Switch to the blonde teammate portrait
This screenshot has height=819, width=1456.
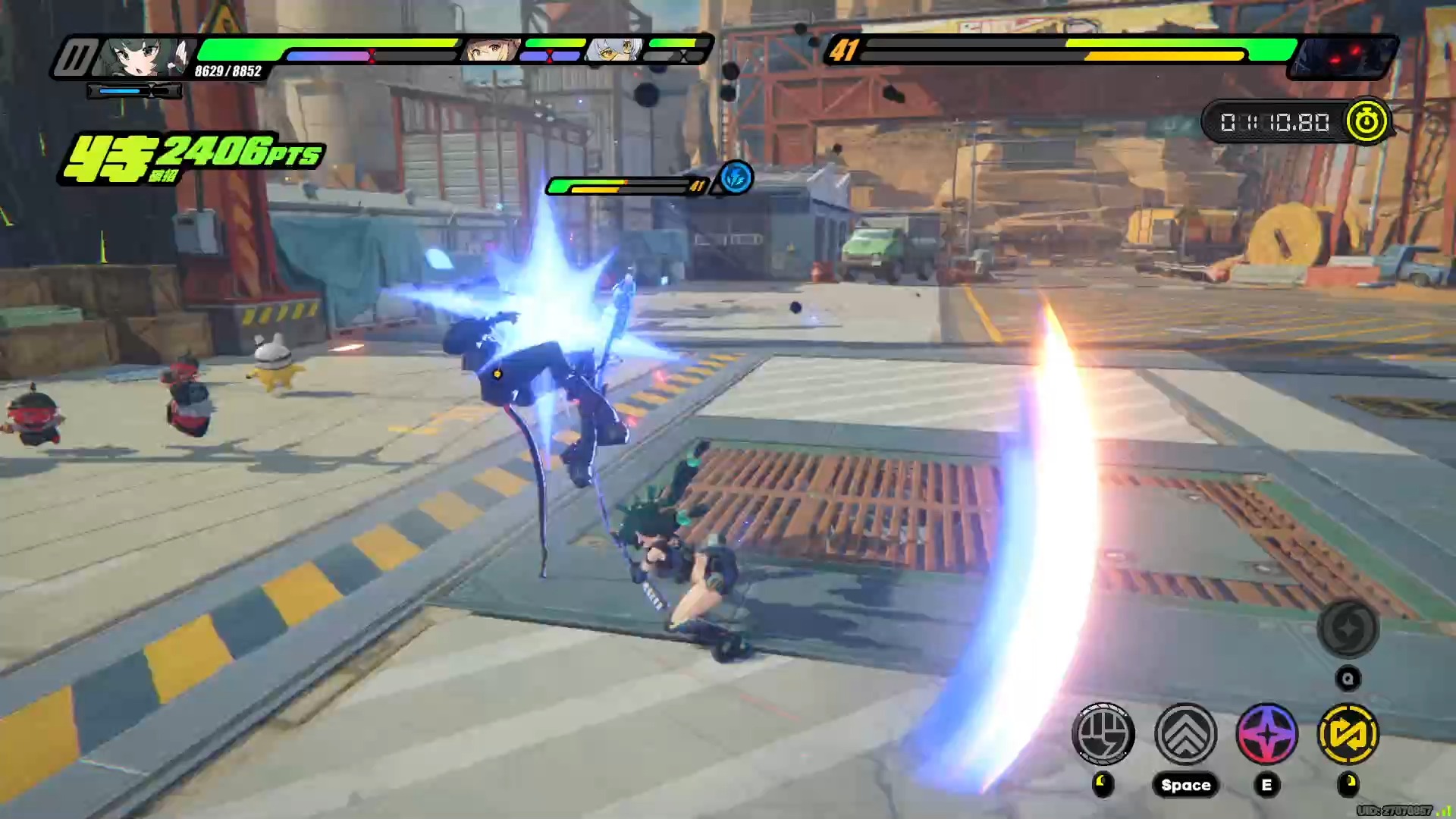coord(491,52)
